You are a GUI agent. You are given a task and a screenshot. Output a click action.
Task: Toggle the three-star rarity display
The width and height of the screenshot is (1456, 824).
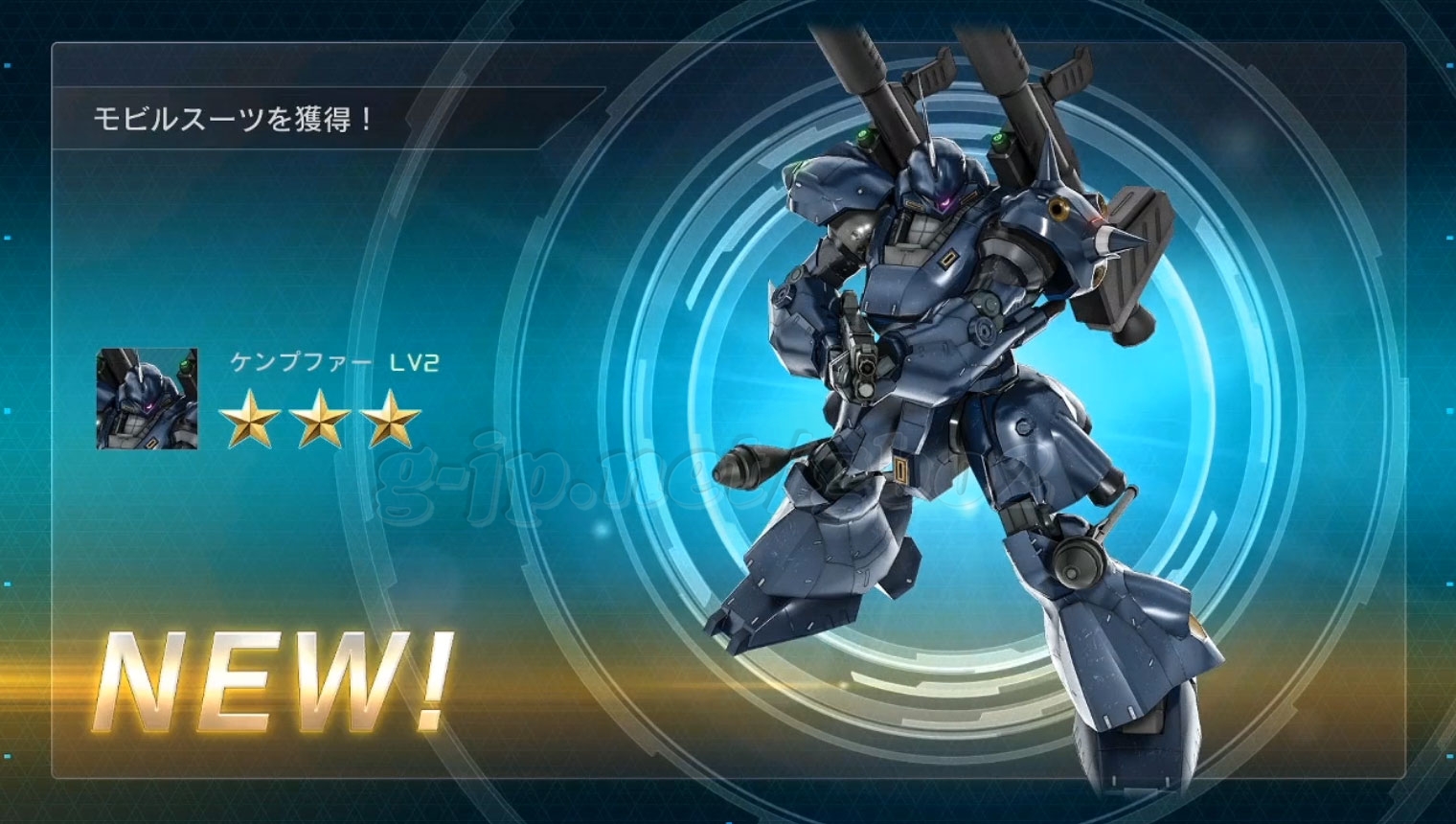(x=321, y=420)
